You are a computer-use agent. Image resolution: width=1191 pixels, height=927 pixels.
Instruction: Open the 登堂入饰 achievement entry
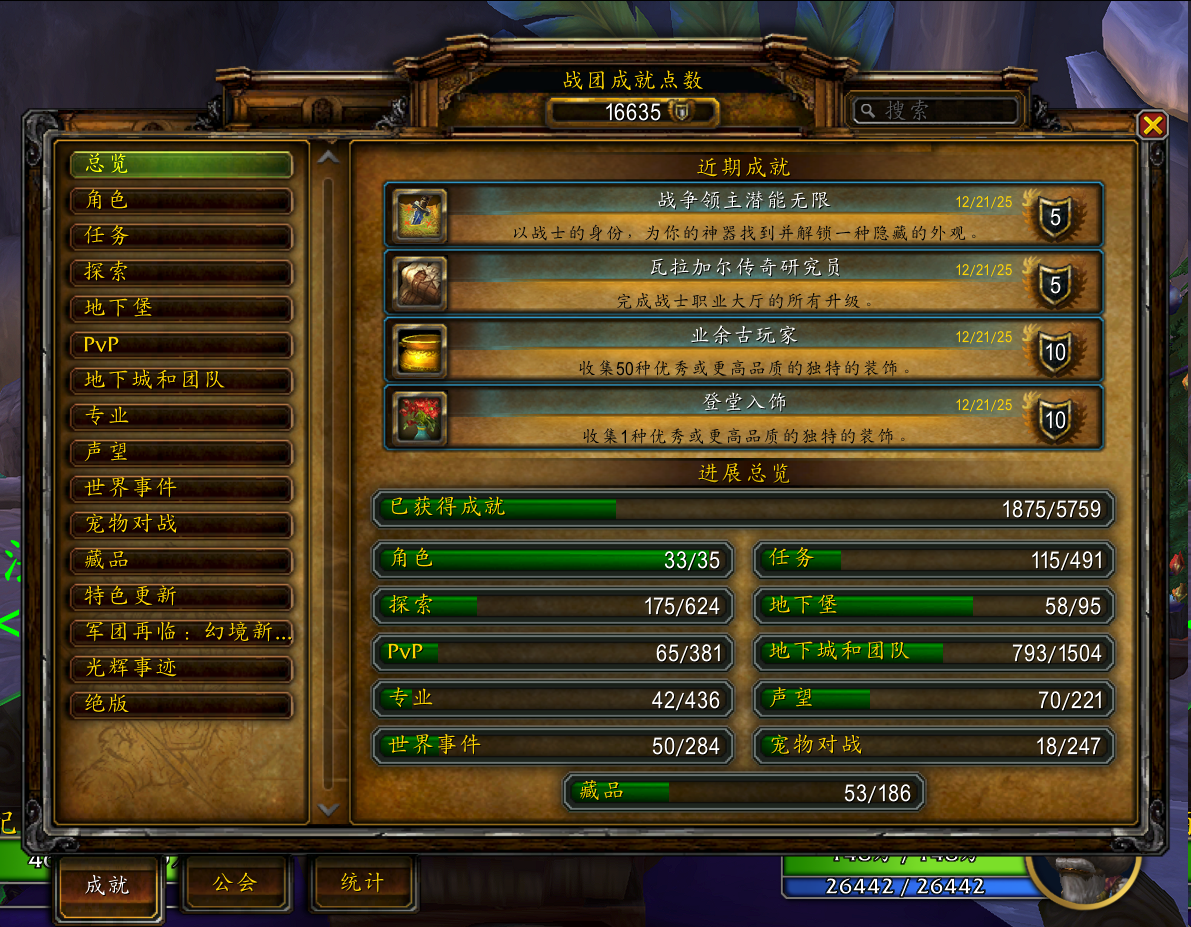click(743, 418)
